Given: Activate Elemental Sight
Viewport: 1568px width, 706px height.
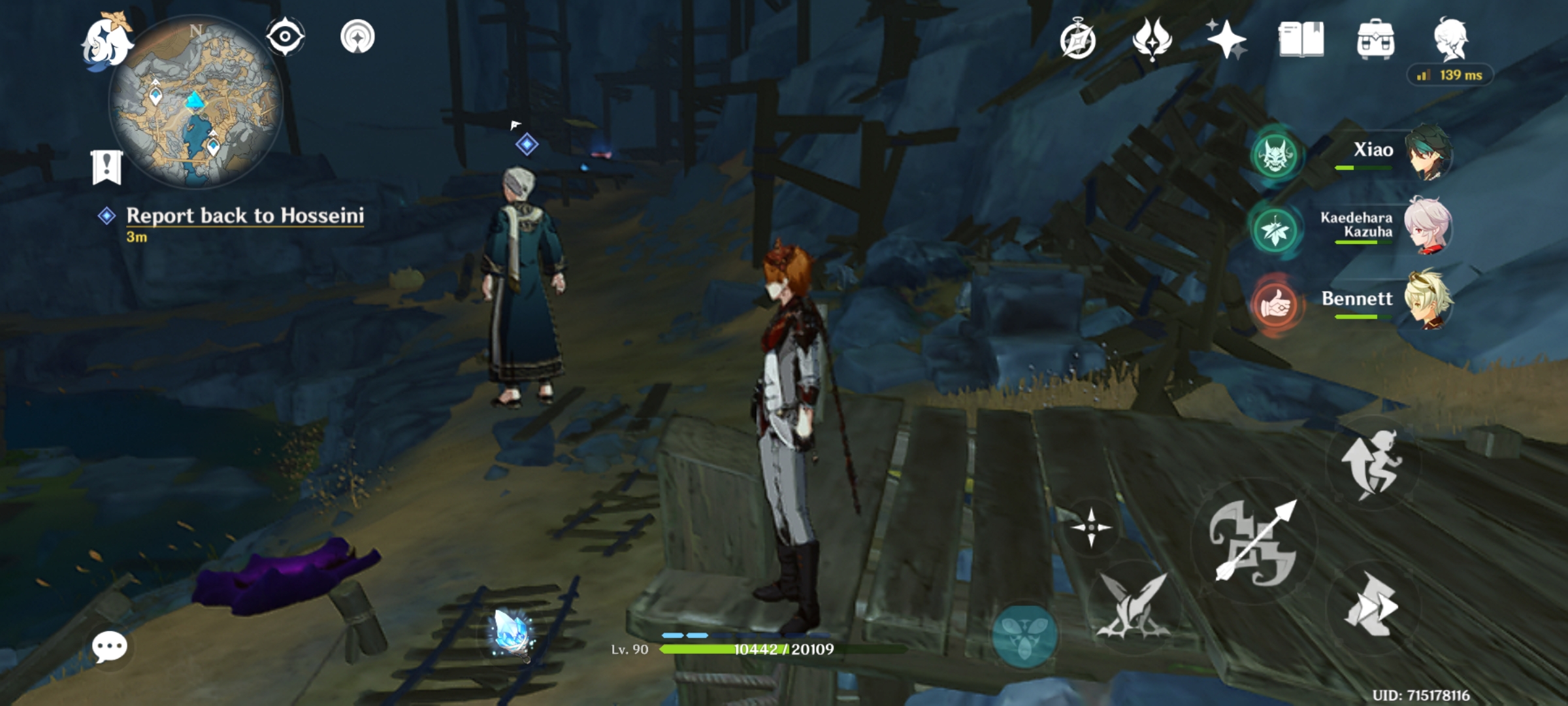Looking at the screenshot, I should (x=284, y=37).
